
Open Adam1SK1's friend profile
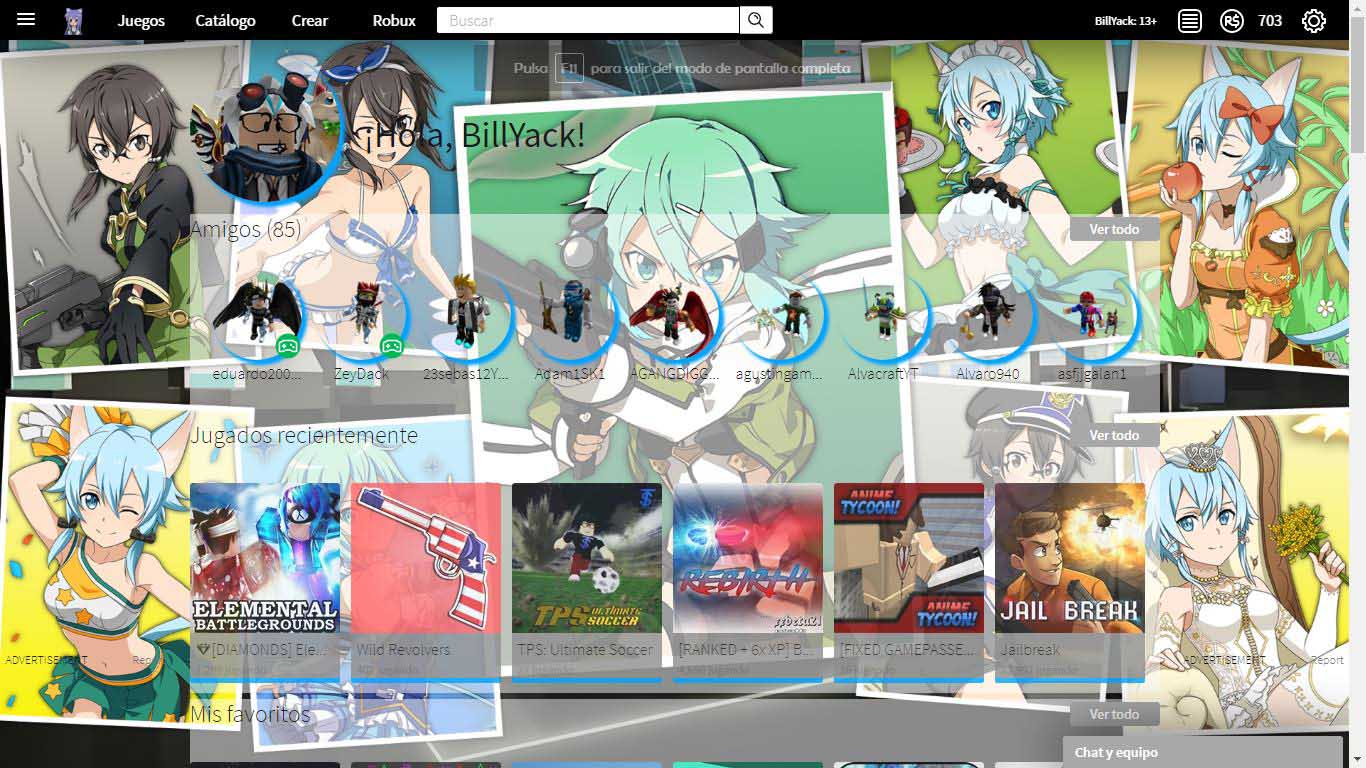(x=571, y=315)
